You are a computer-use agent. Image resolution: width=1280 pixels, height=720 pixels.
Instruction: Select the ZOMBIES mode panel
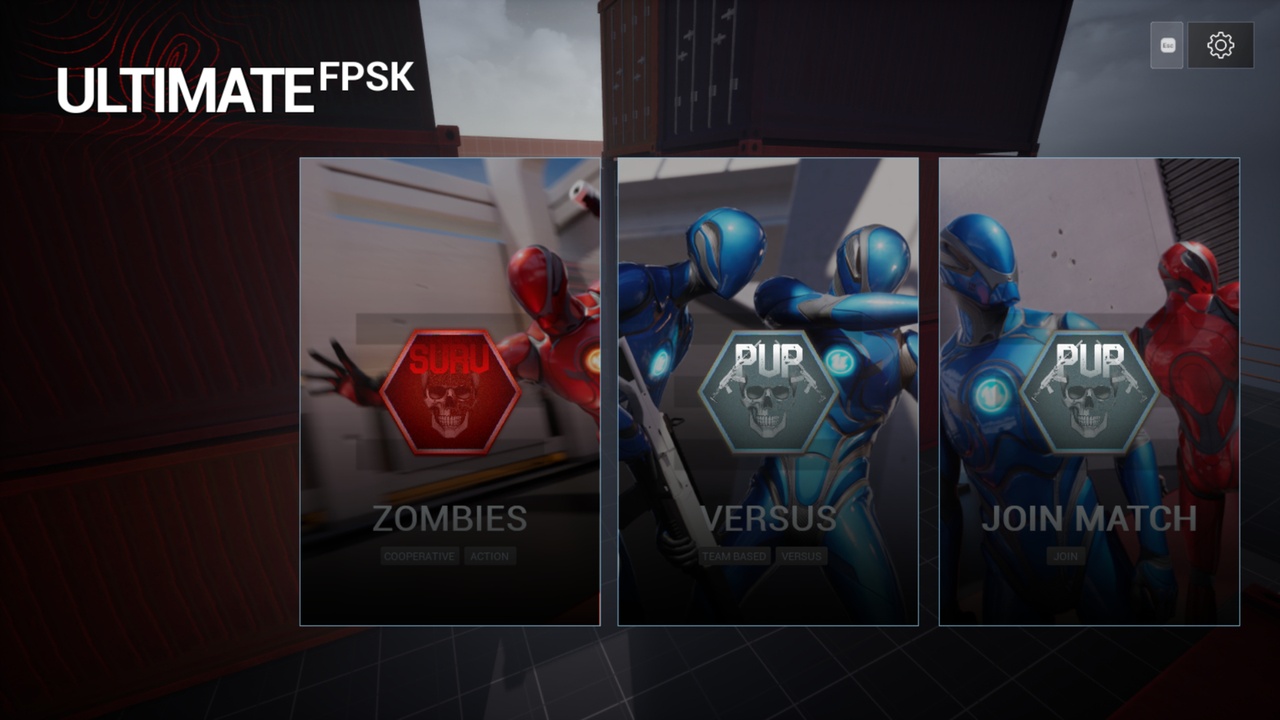(450, 518)
